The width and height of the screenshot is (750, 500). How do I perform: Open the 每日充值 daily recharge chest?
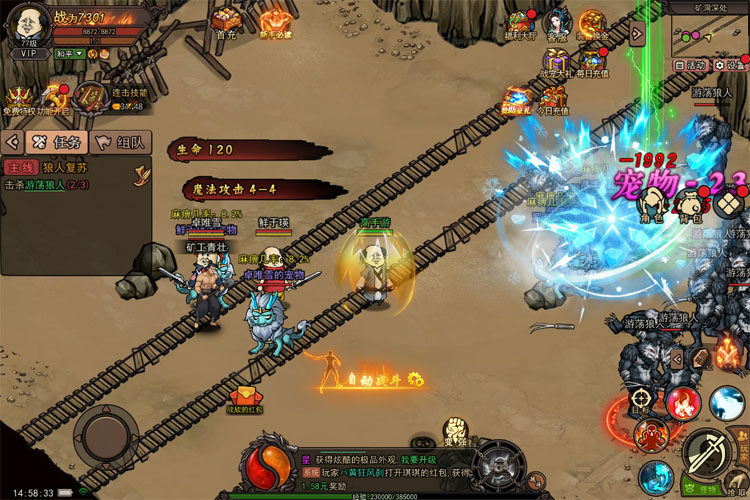point(592,62)
